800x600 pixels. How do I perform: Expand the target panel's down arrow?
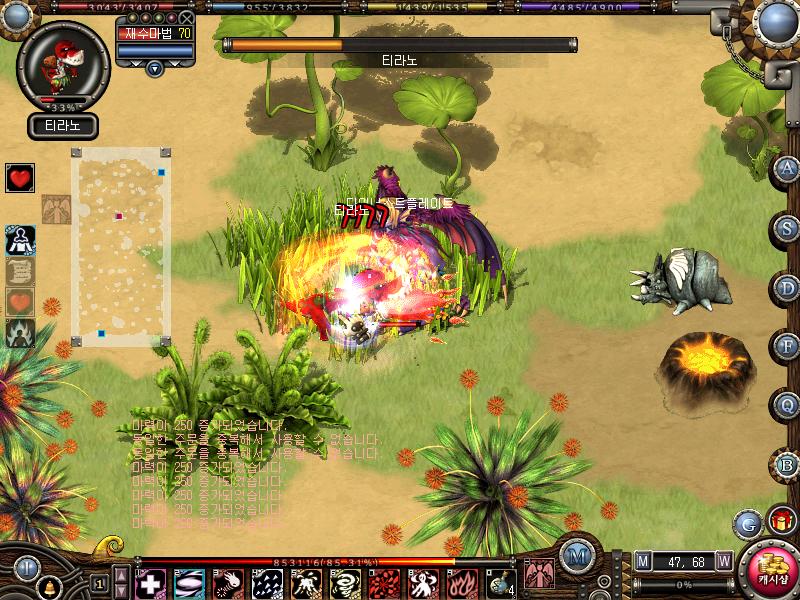coord(154,68)
